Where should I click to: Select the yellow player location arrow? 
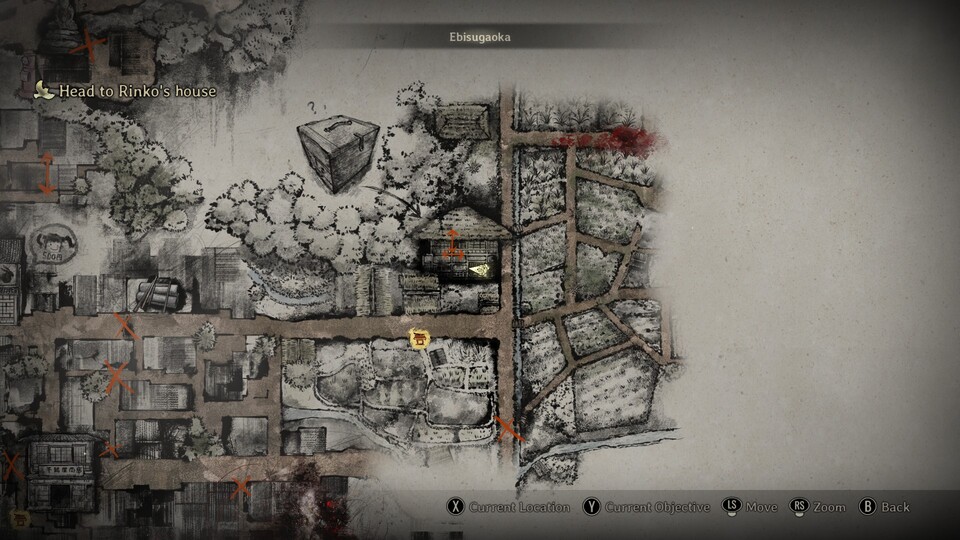click(x=481, y=268)
